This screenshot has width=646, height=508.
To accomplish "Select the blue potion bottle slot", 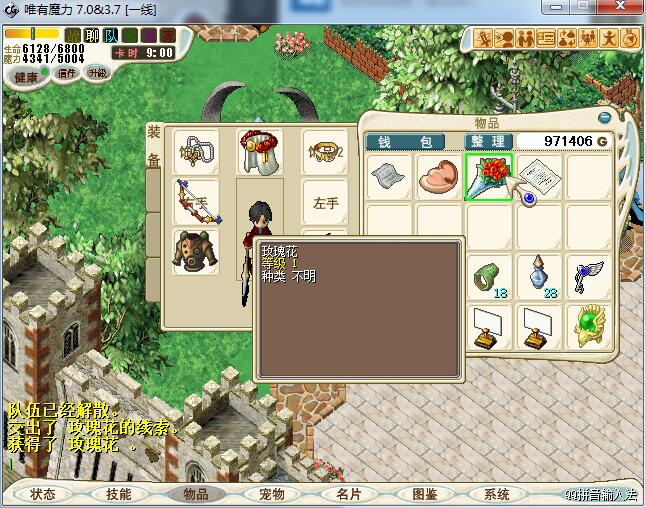I will coord(539,276).
